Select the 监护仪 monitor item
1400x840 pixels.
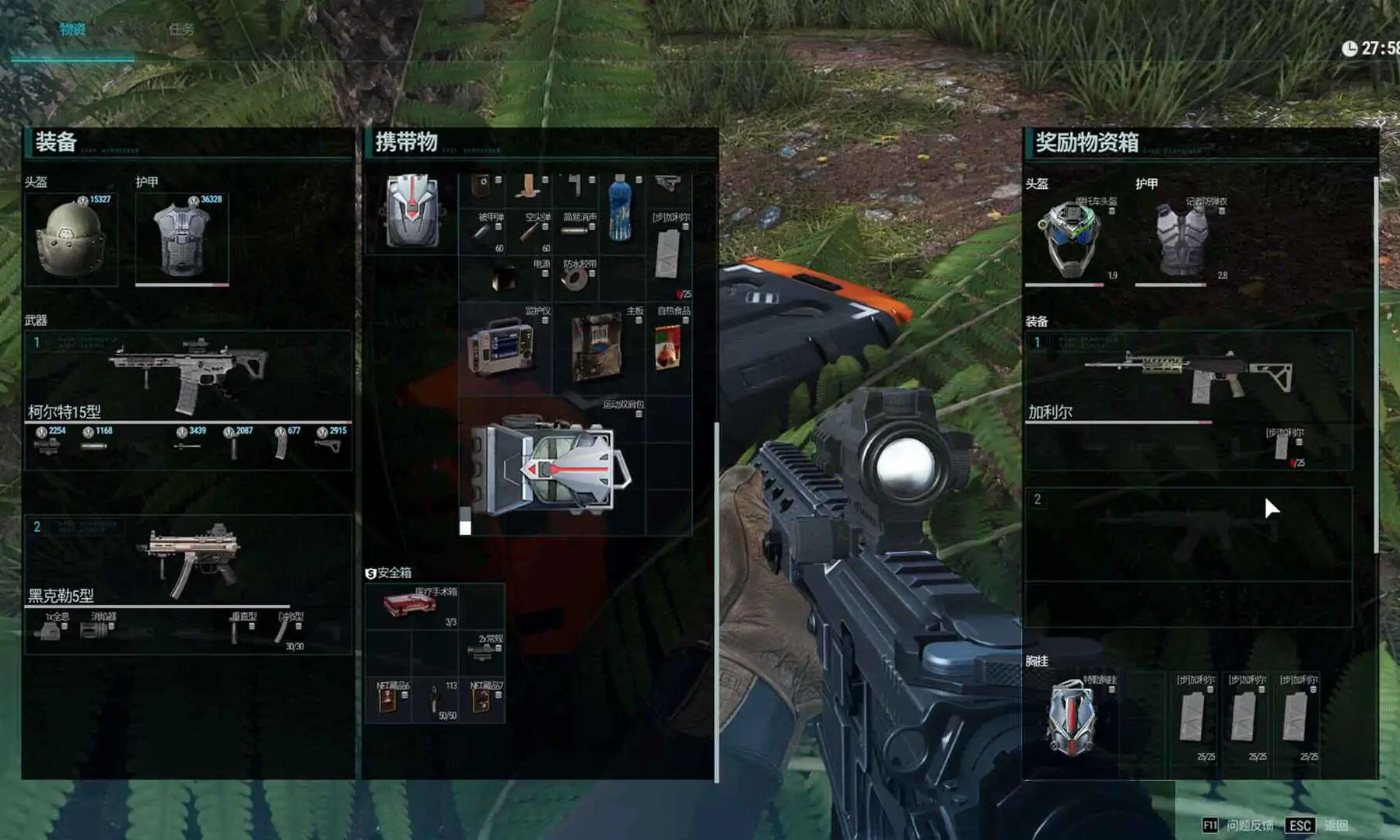[502, 348]
